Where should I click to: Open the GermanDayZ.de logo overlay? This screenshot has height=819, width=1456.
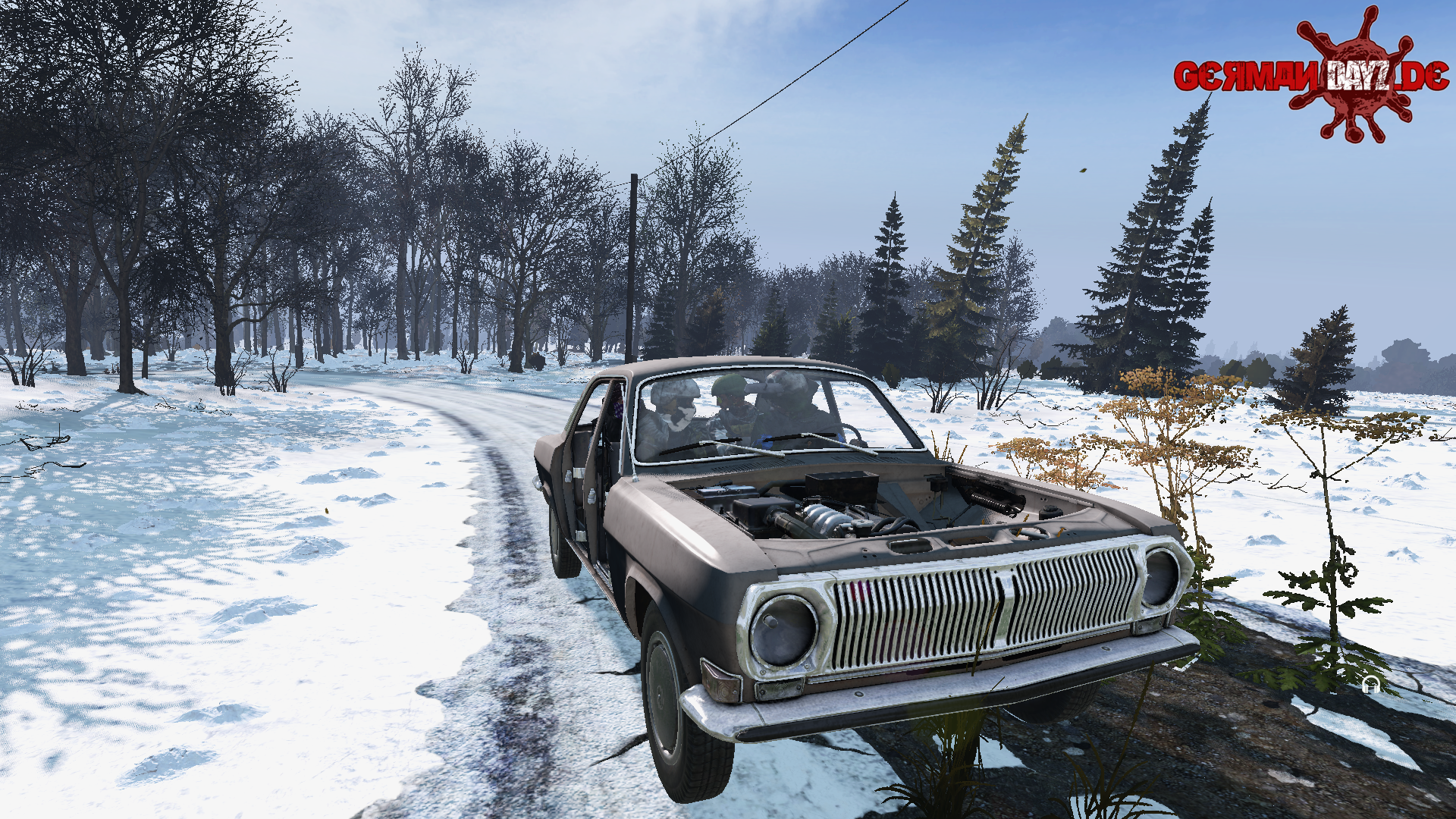pos(1312,76)
